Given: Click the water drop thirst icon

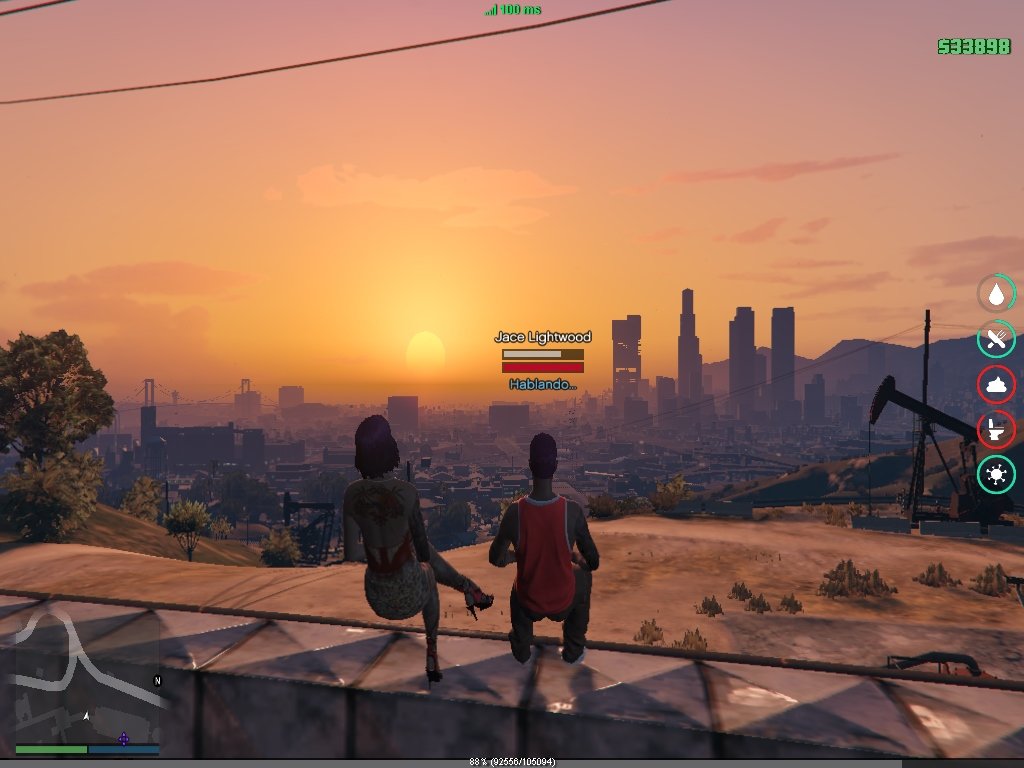Looking at the screenshot, I should point(996,293).
